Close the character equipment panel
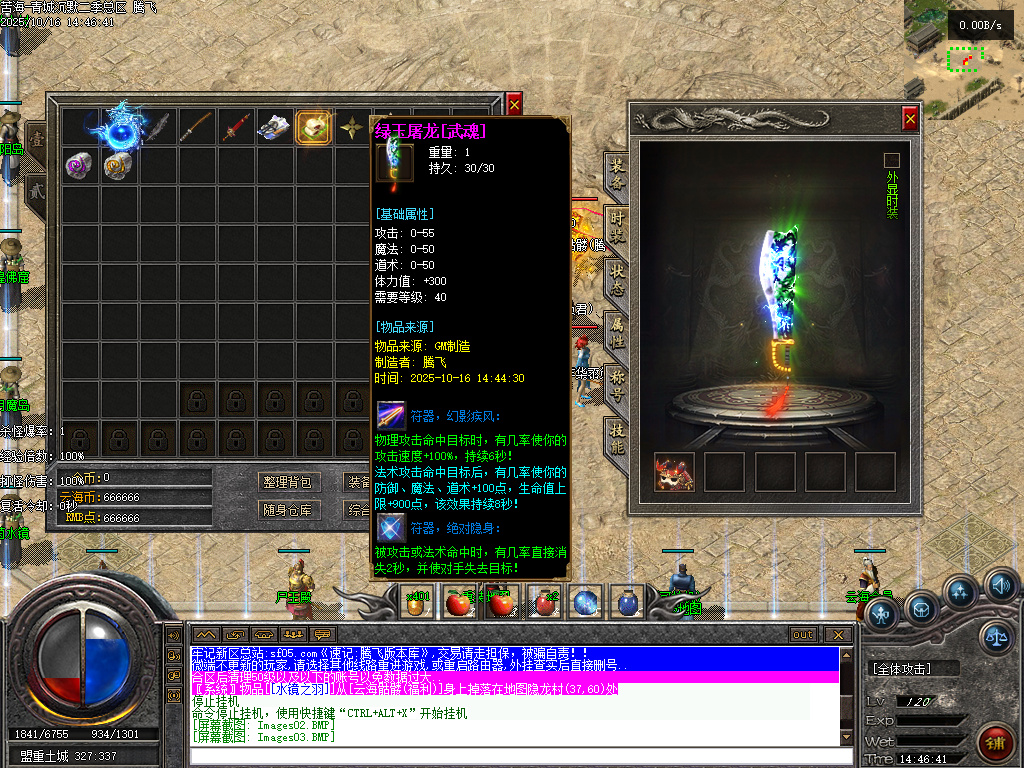Viewport: 1024px width, 768px height. pos(910,119)
